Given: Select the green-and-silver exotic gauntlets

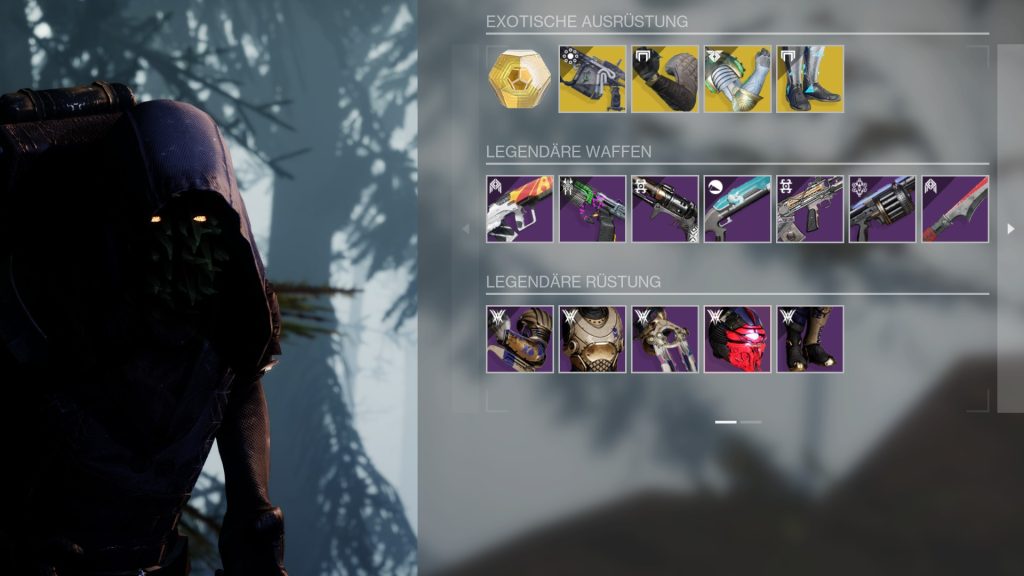Looking at the screenshot, I should (x=738, y=79).
